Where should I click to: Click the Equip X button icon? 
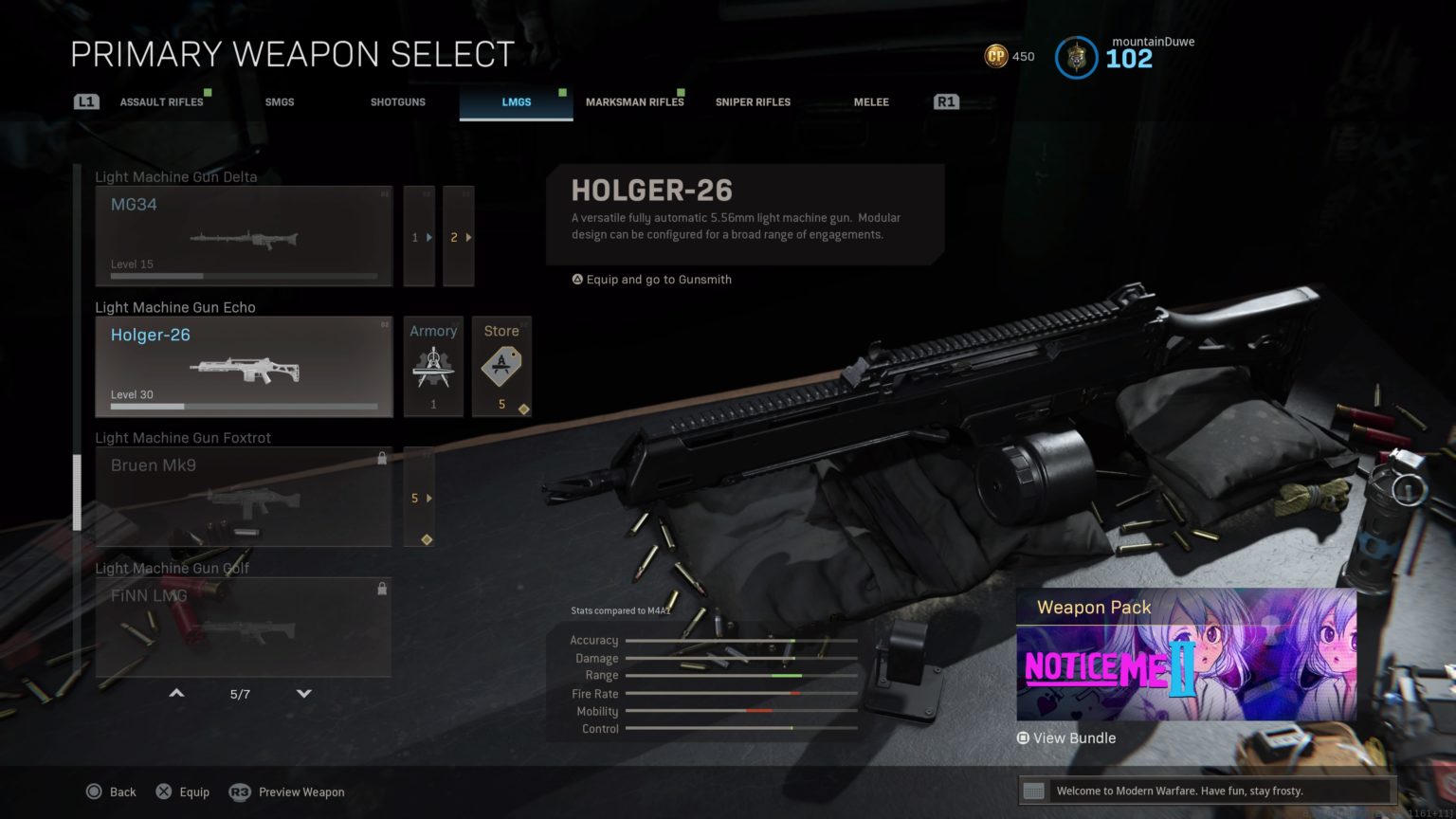[165, 792]
